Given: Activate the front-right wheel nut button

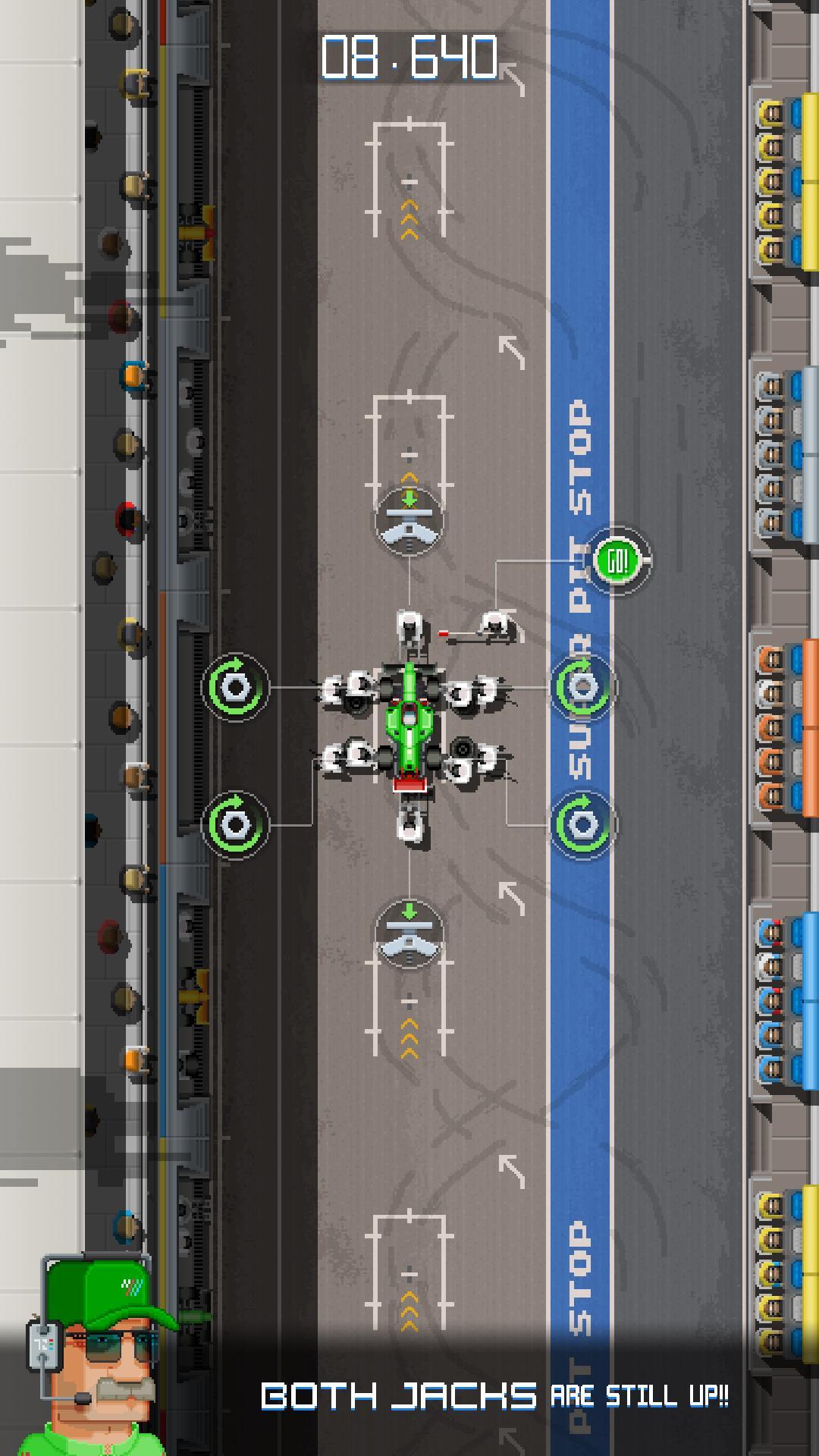Looking at the screenshot, I should 583,687.
